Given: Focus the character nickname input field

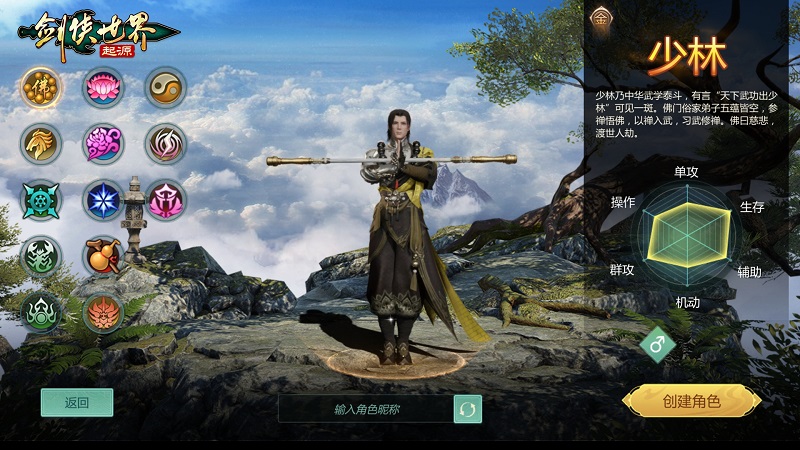Looking at the screenshot, I should click(366, 409).
